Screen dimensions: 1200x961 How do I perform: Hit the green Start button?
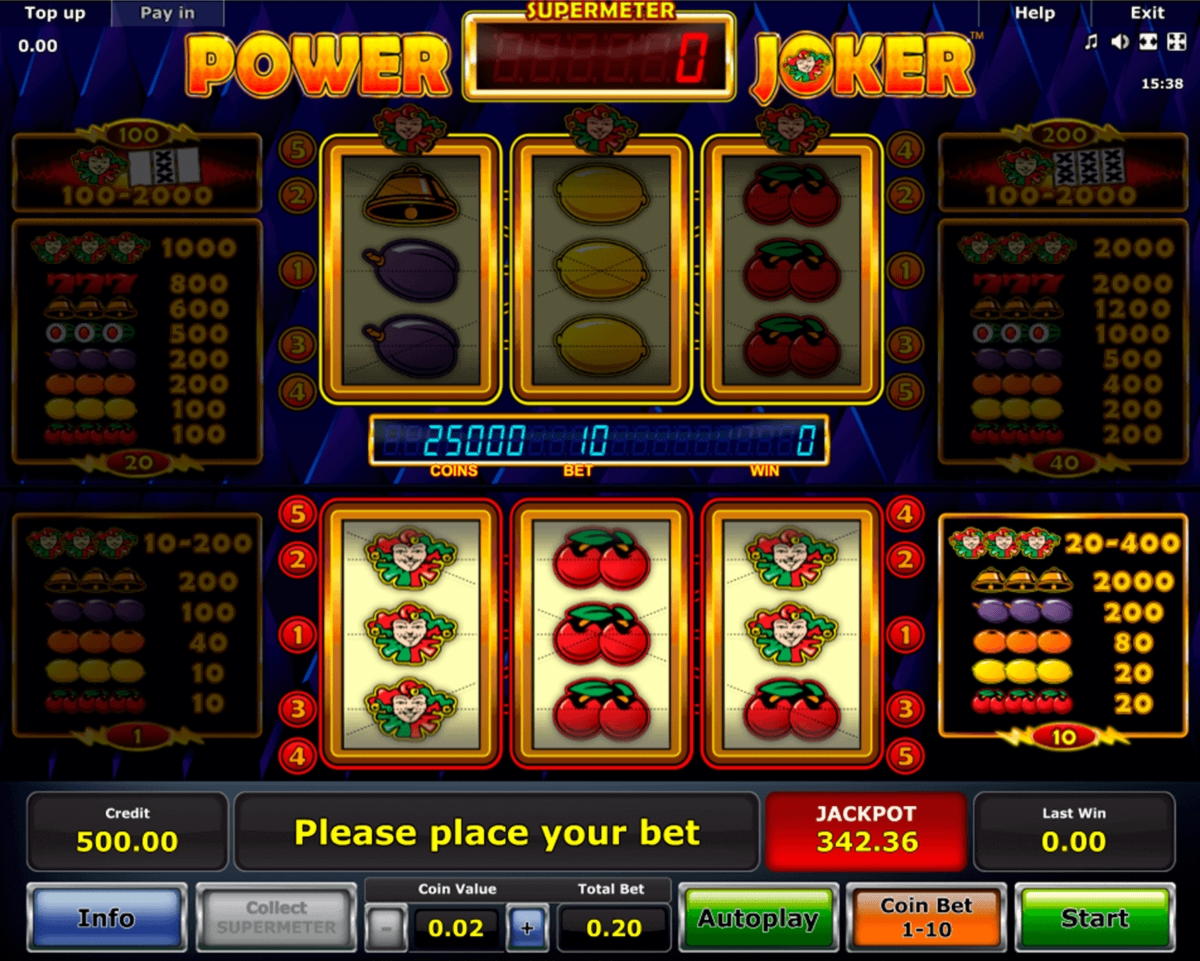1094,918
